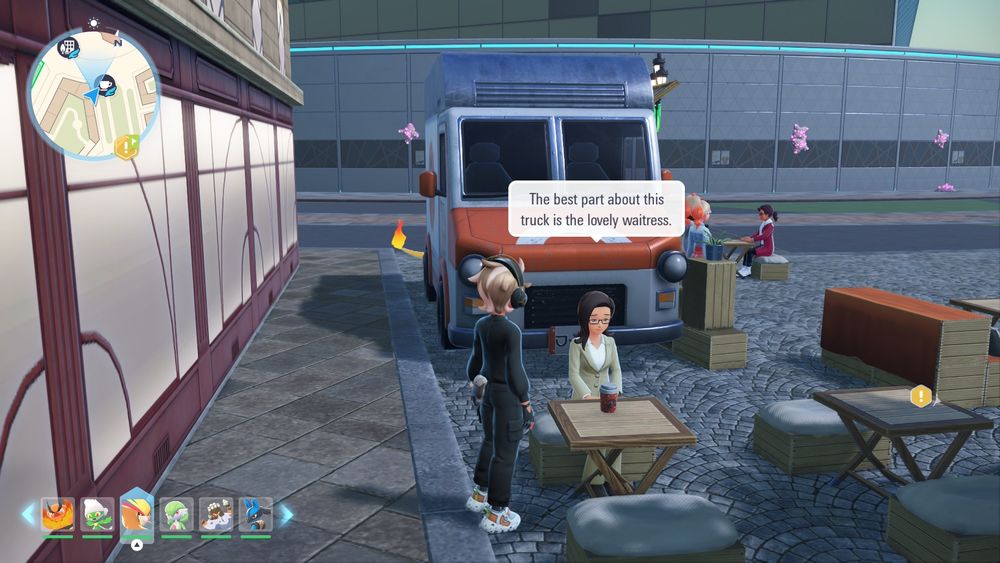
Task: Pick the Pokémon with raised fists slot
Action: [x=216, y=514]
